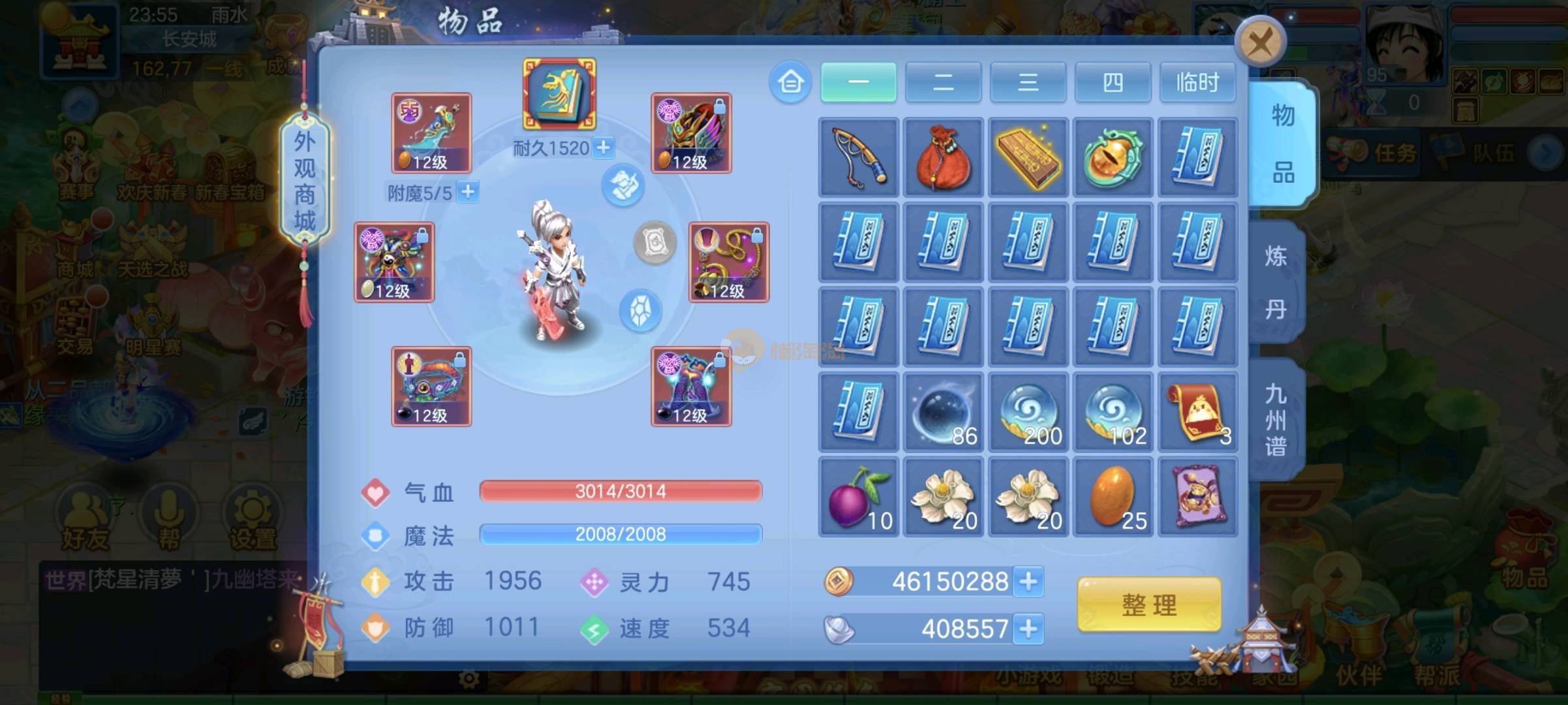
Task: Click the plus button beside 耐久1520
Action: point(604,148)
